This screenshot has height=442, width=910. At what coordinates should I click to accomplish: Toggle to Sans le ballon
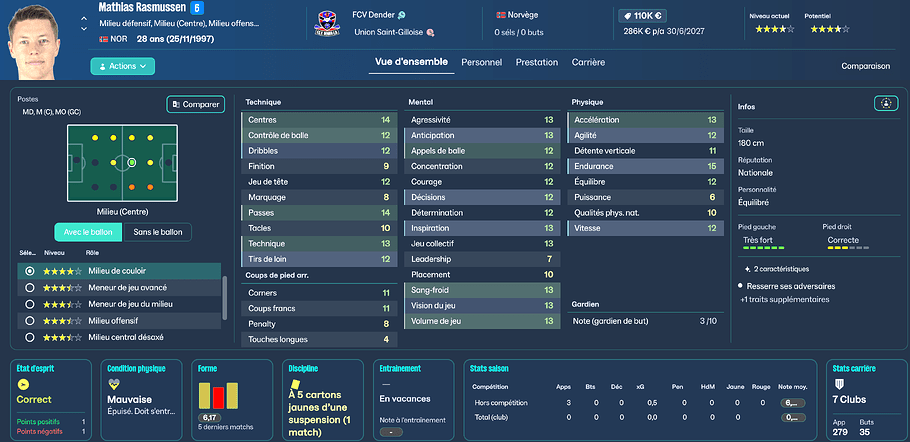[157, 232]
